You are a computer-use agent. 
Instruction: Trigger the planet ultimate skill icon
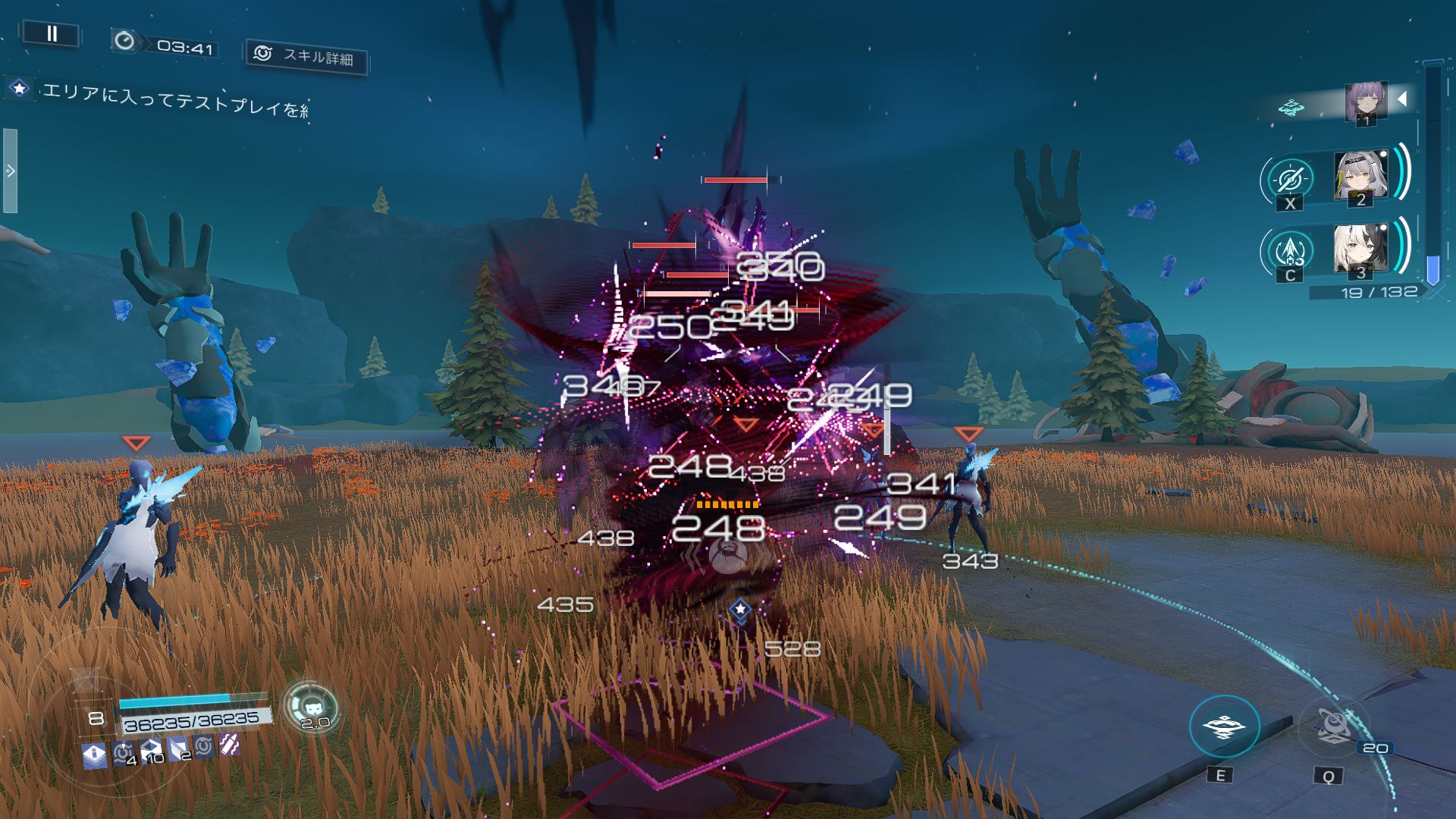pyautogui.click(x=1332, y=726)
